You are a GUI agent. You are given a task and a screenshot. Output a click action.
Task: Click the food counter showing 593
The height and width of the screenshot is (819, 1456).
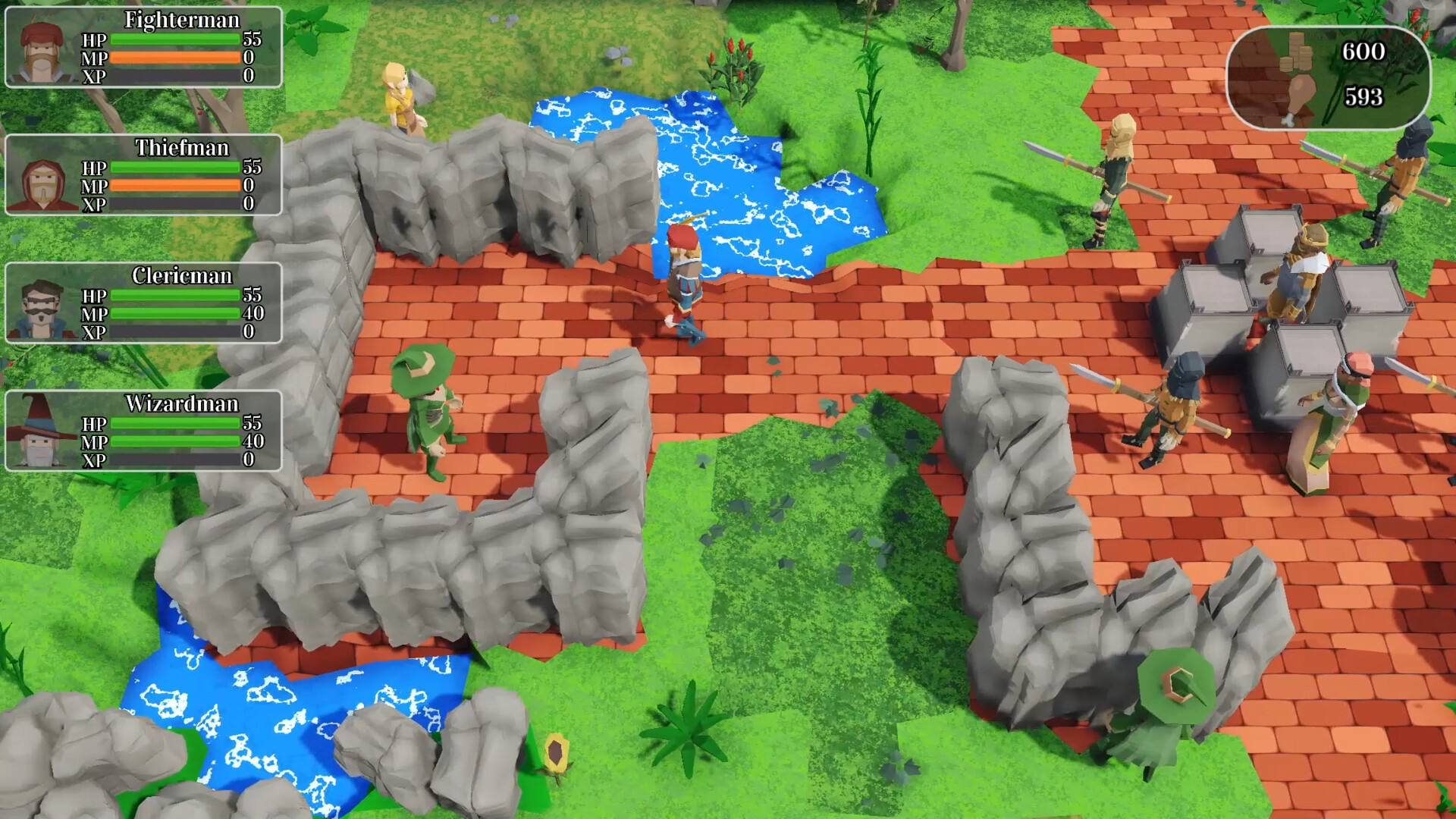pos(1365,97)
